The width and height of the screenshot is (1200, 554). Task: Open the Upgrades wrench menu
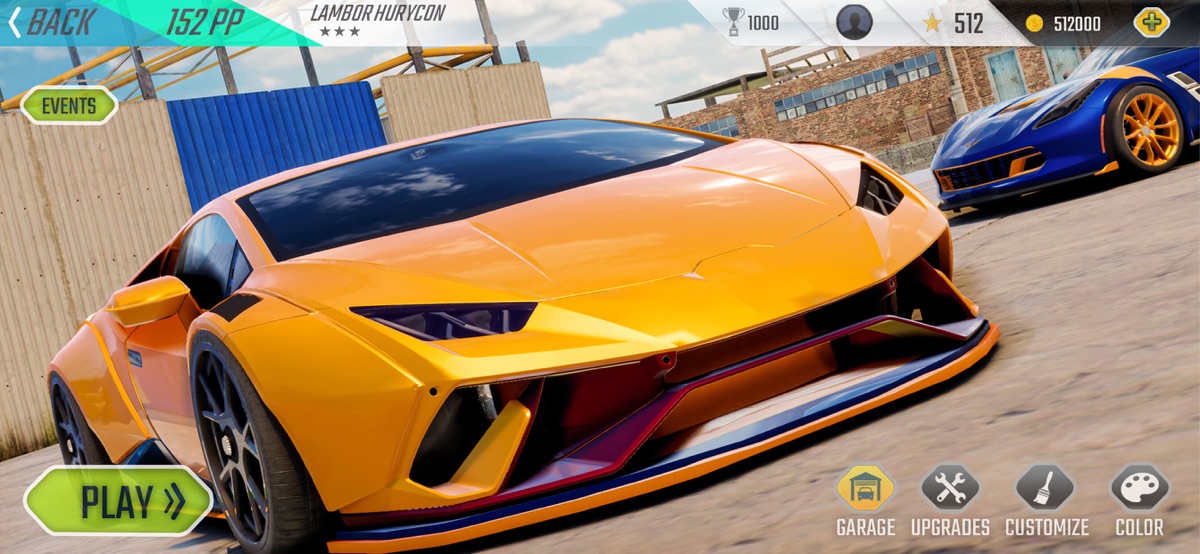pyautogui.click(x=950, y=490)
